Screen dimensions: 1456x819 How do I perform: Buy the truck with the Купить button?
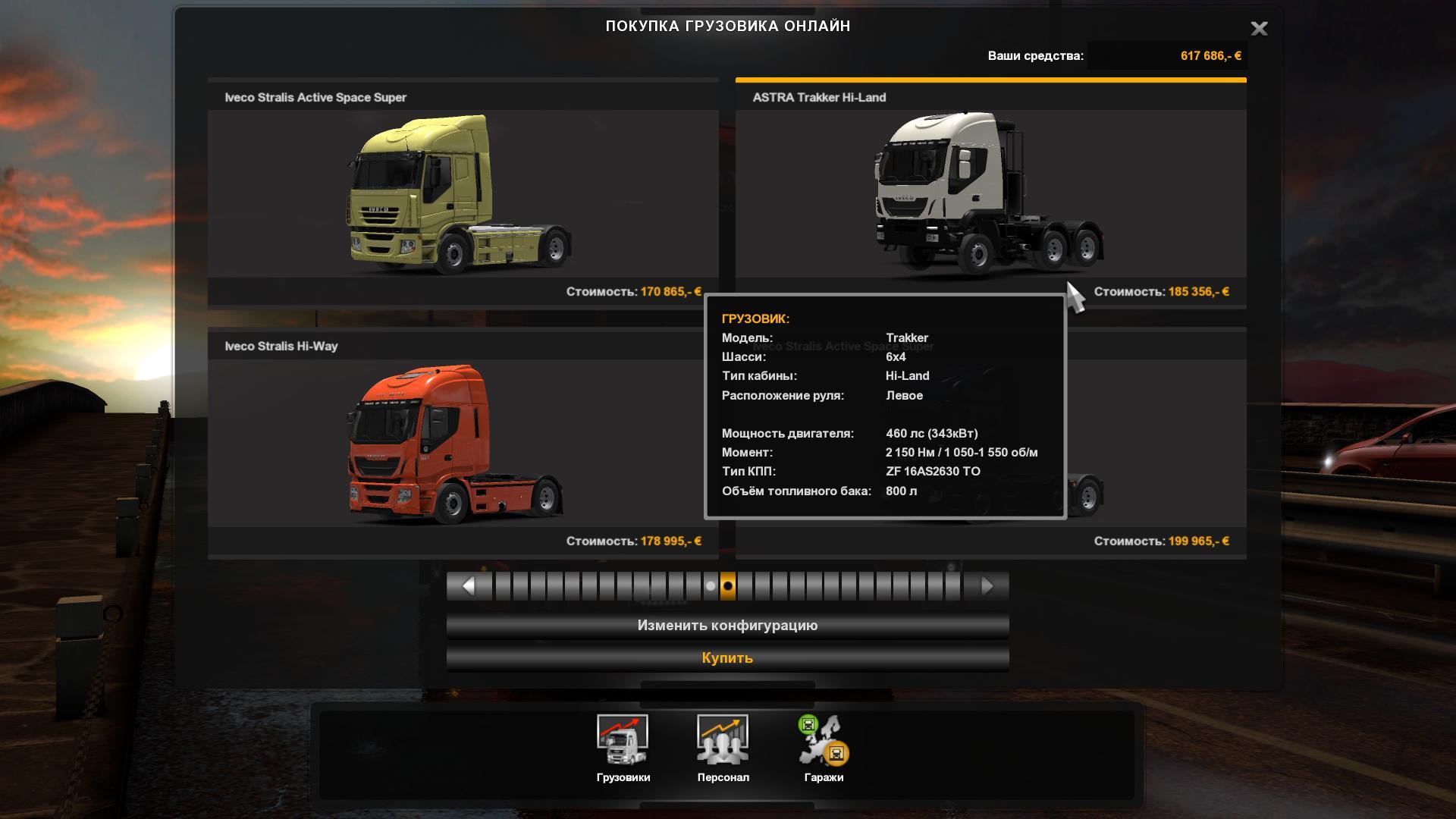point(727,658)
